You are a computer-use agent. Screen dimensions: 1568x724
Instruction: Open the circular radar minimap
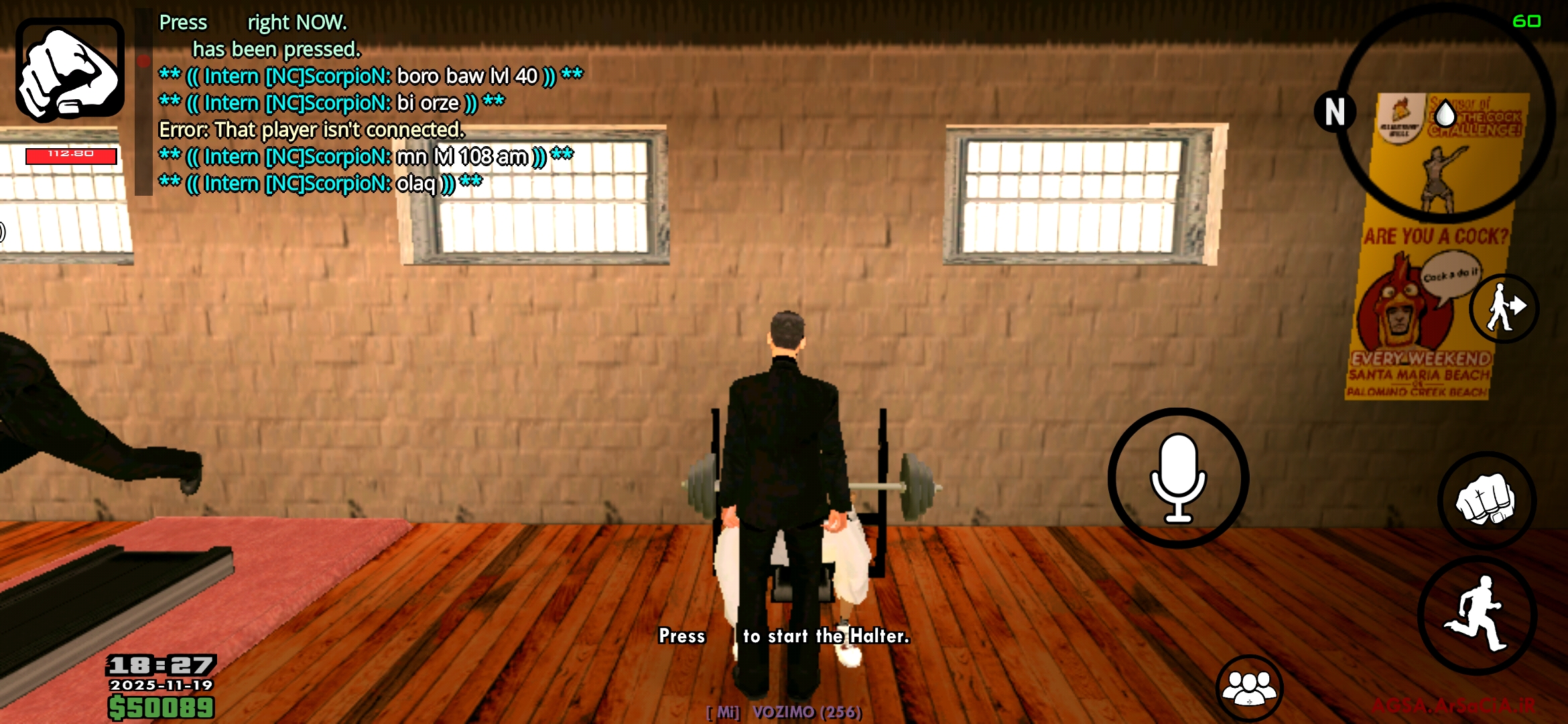pyautogui.click(x=1446, y=114)
